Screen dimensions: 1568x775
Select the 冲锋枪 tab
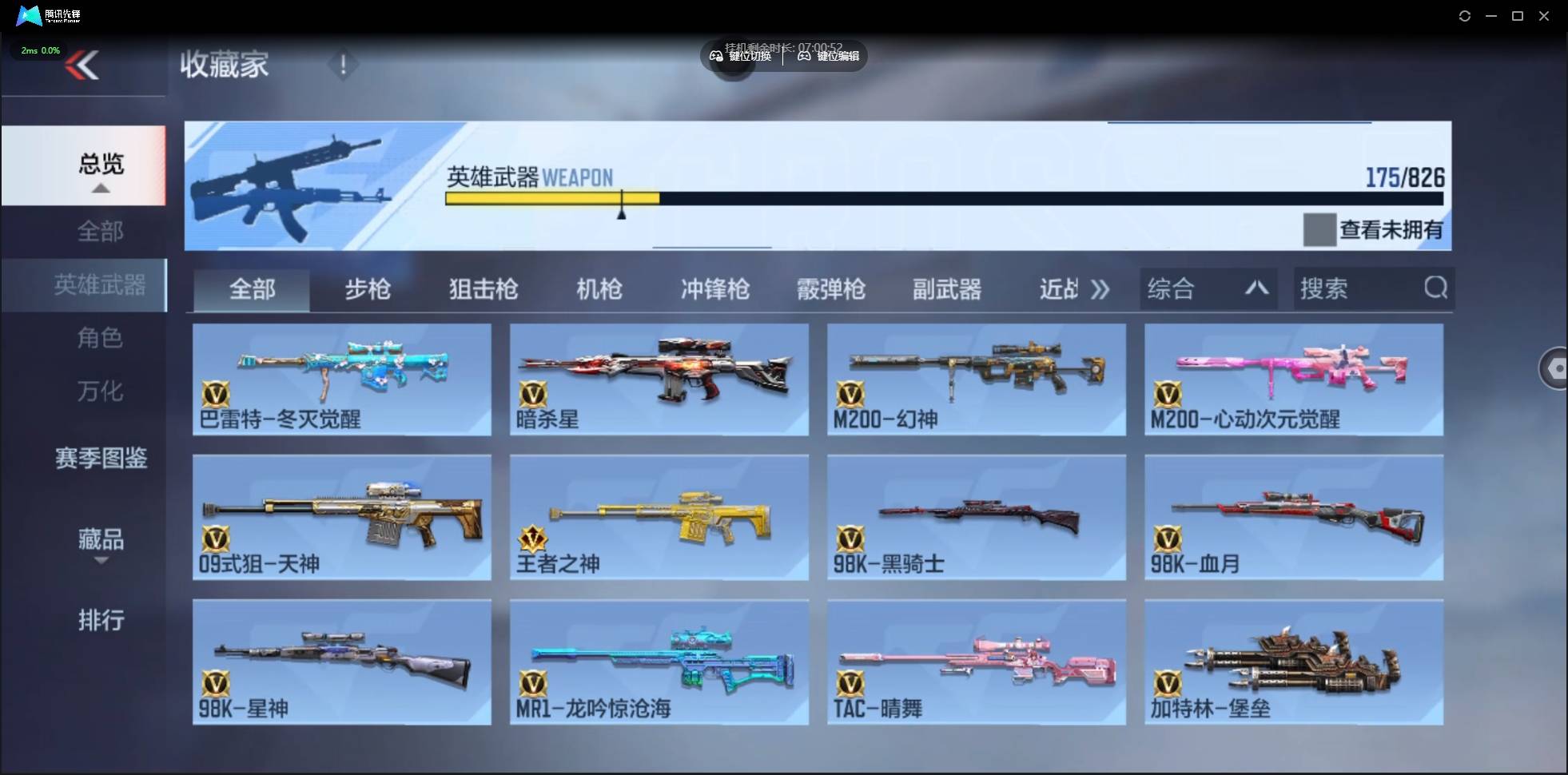click(x=715, y=289)
